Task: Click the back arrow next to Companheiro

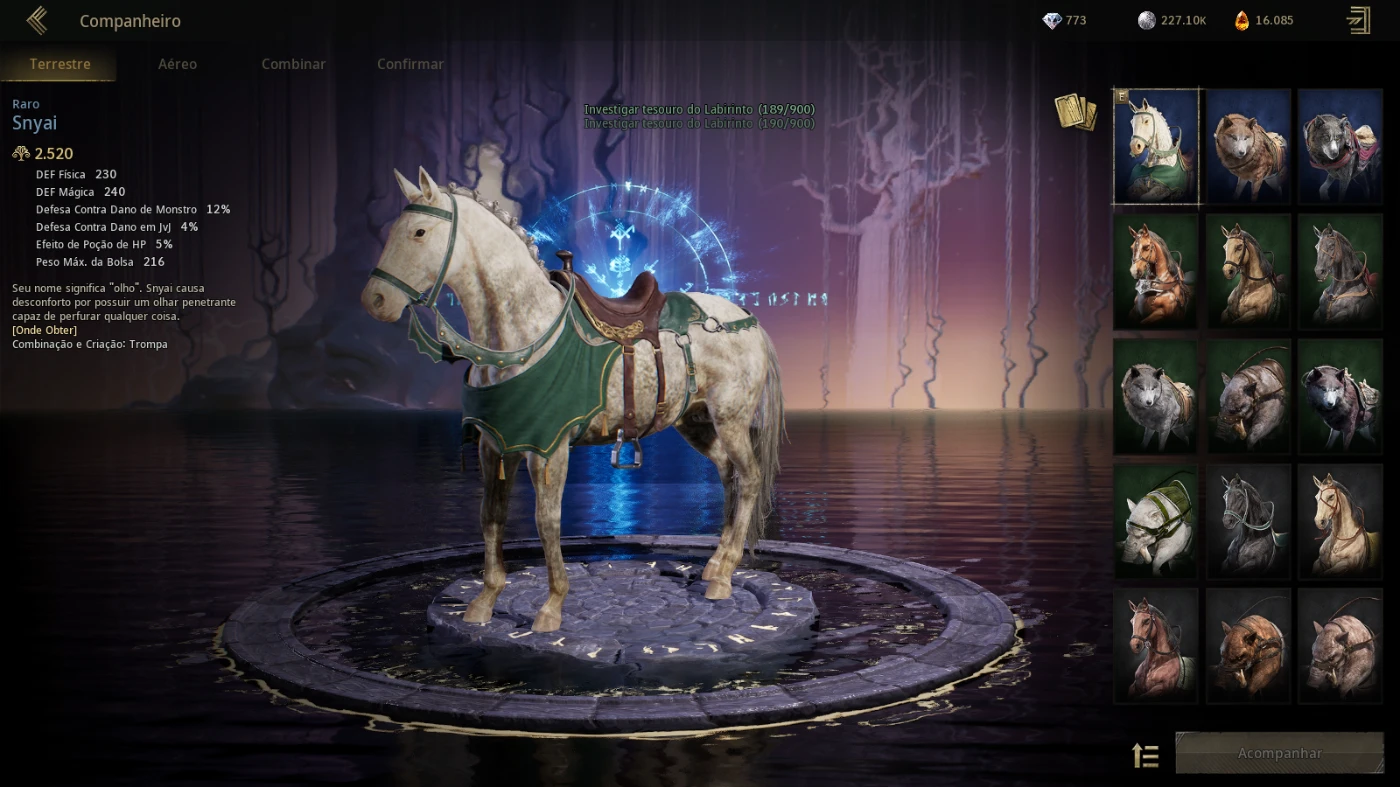Action: 37,19
